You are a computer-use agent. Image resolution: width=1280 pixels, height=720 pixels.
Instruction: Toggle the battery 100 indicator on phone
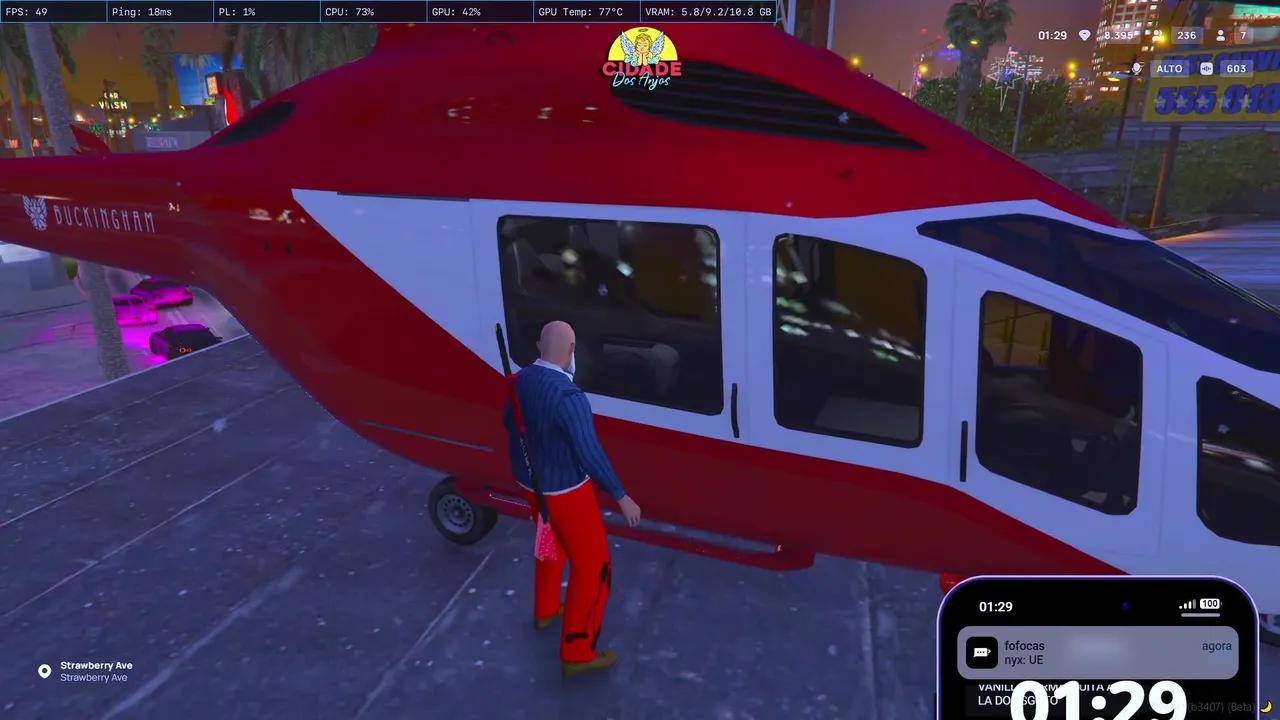click(x=1208, y=605)
